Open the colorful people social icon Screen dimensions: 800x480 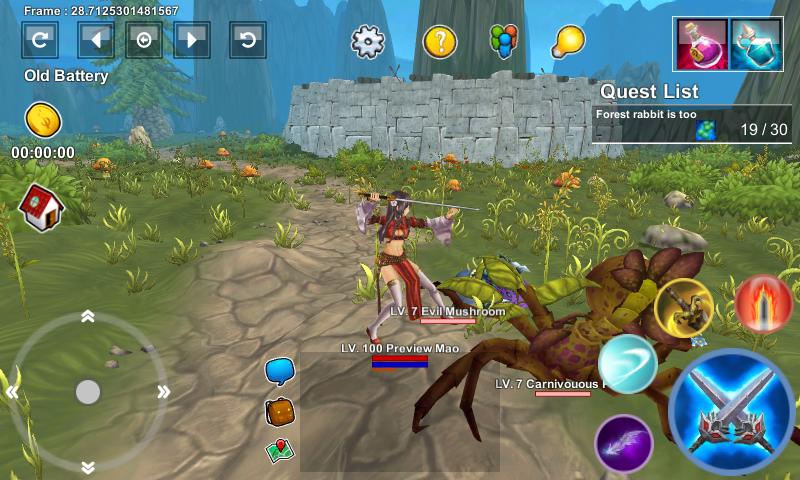(502, 41)
